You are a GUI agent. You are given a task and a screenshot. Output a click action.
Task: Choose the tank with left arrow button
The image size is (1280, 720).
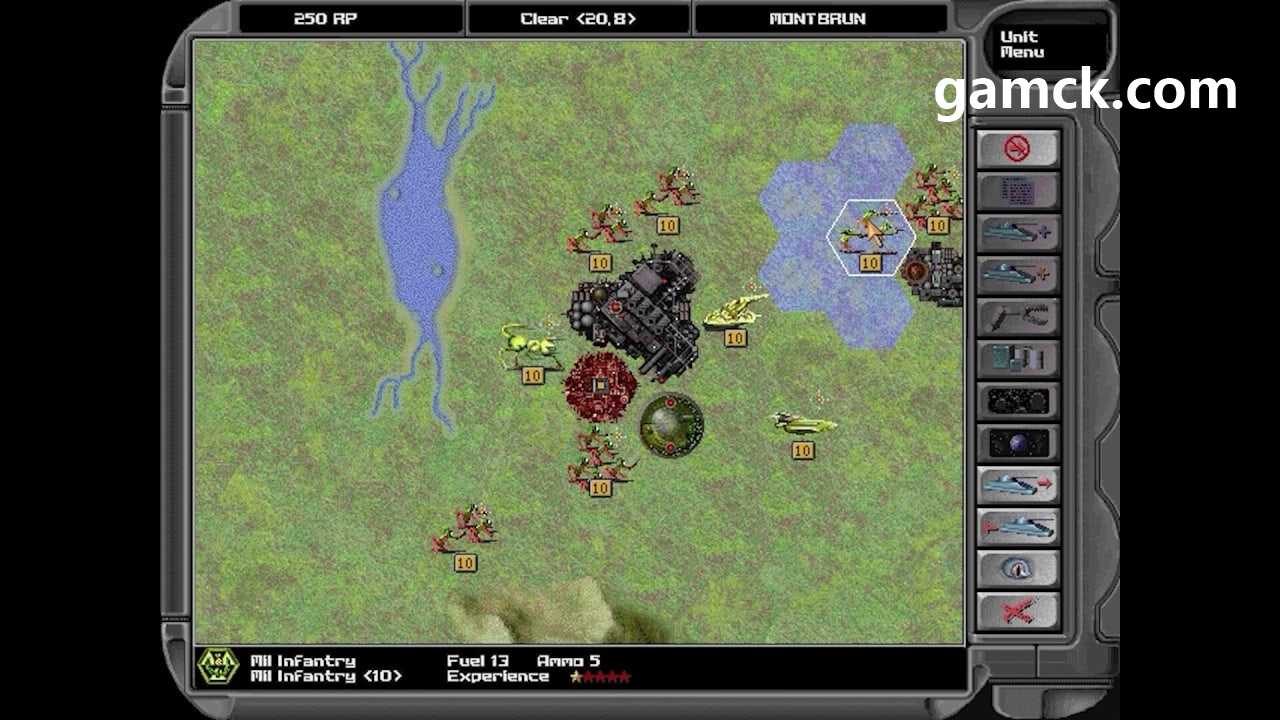tap(1017, 527)
